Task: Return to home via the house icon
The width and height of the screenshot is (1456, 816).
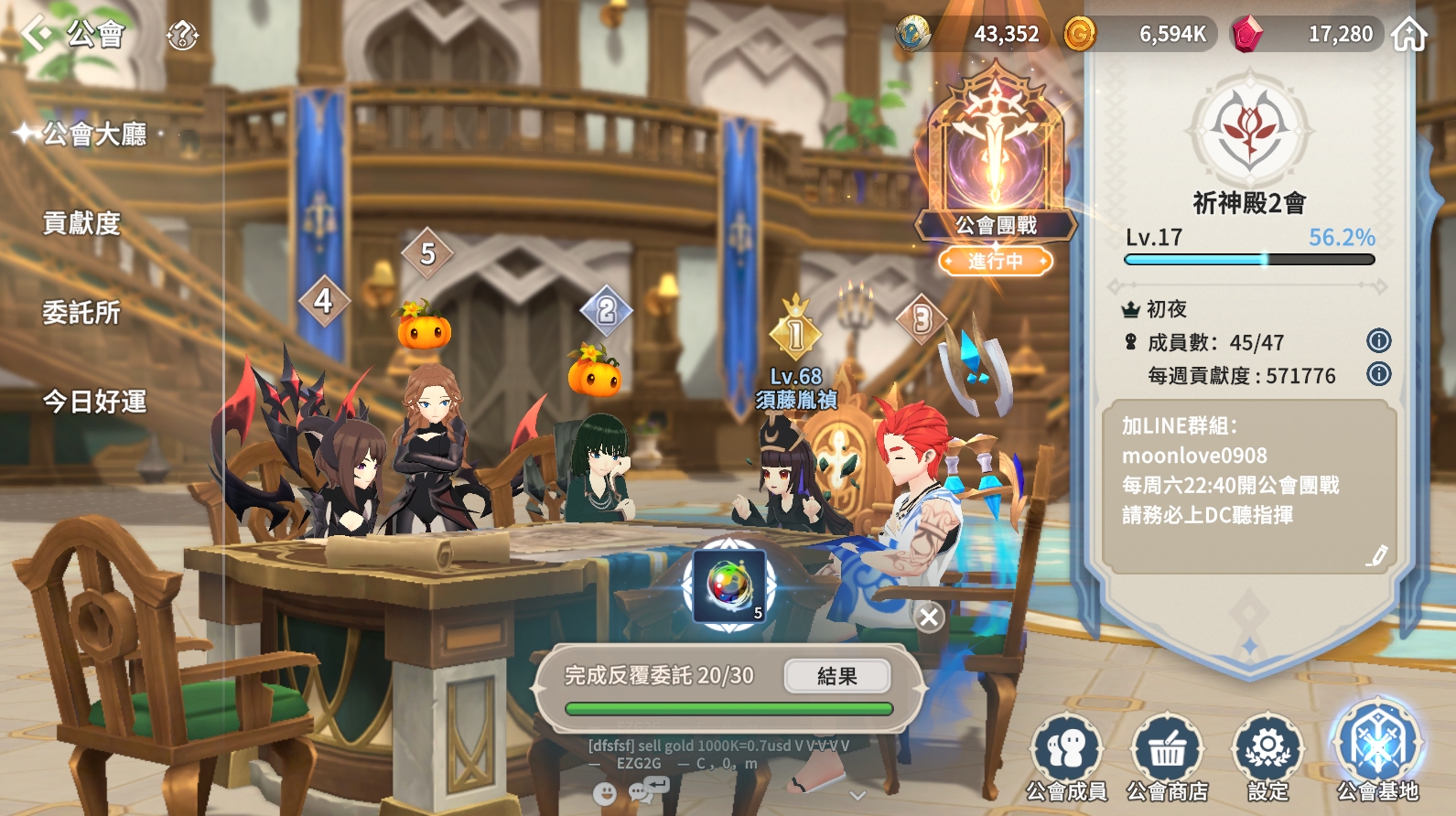Action: [x=1409, y=35]
